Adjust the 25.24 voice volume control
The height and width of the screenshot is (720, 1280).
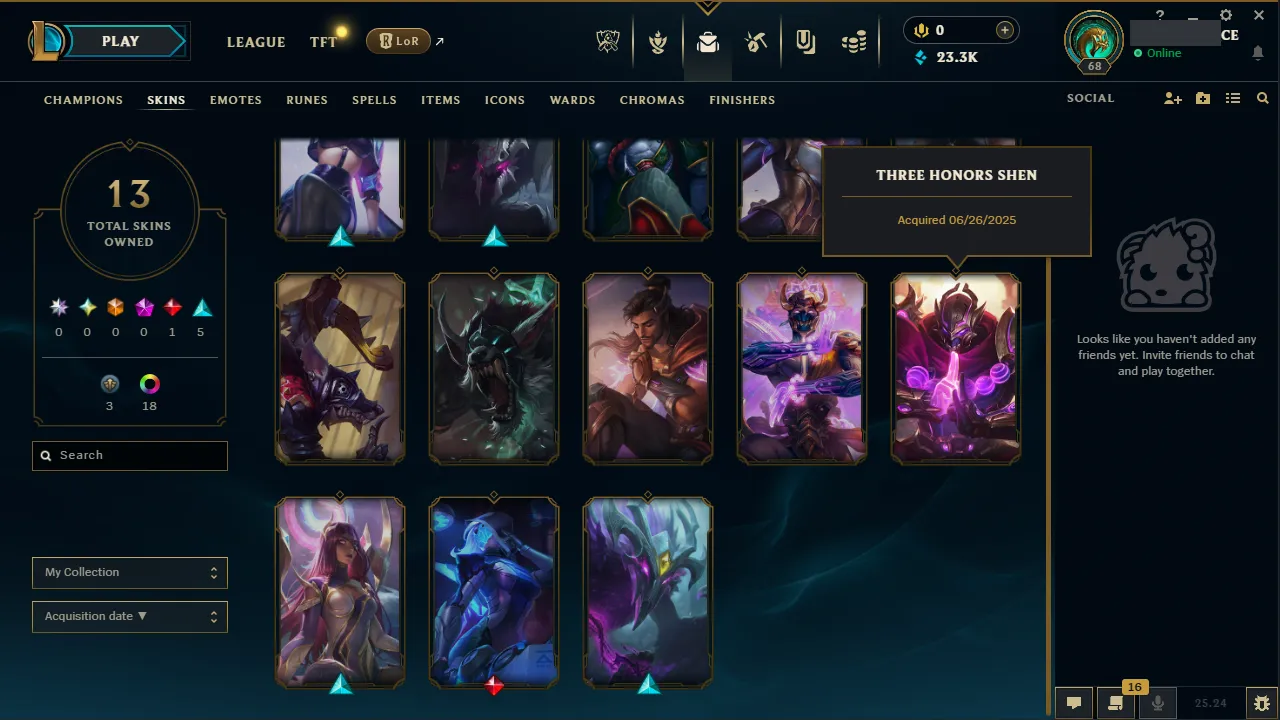click(x=1212, y=702)
